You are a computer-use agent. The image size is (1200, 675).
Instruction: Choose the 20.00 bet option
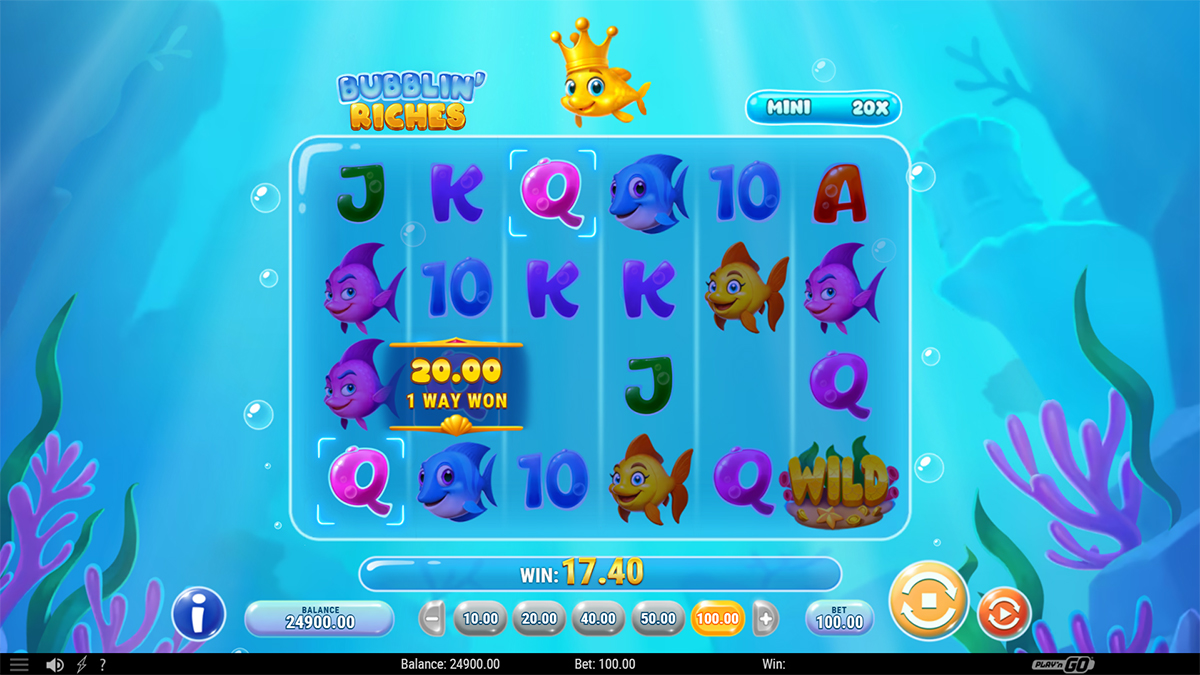click(x=539, y=618)
